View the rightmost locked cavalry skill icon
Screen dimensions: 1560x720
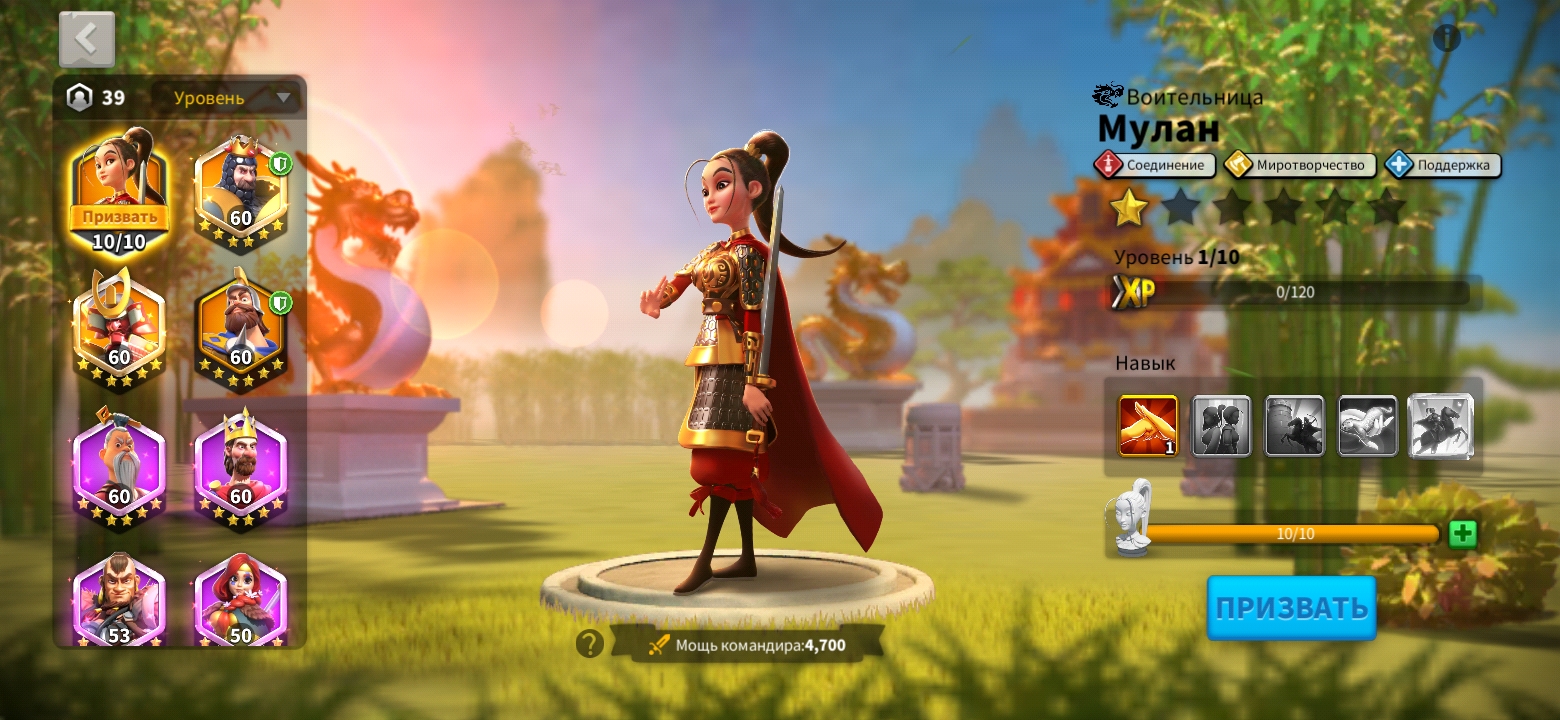[x=1441, y=427]
